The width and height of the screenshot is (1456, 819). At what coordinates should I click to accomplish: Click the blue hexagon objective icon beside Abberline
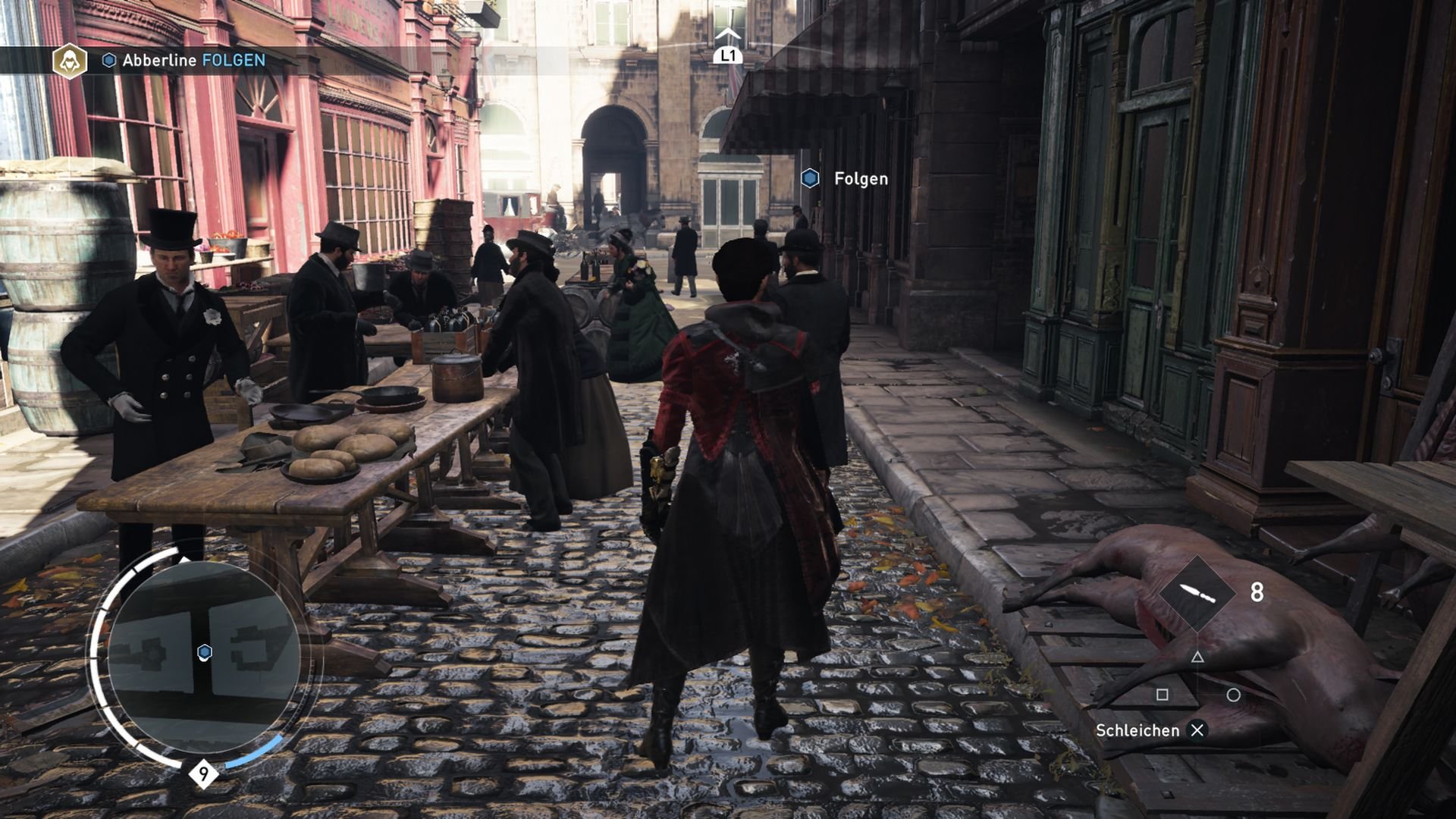[x=108, y=61]
